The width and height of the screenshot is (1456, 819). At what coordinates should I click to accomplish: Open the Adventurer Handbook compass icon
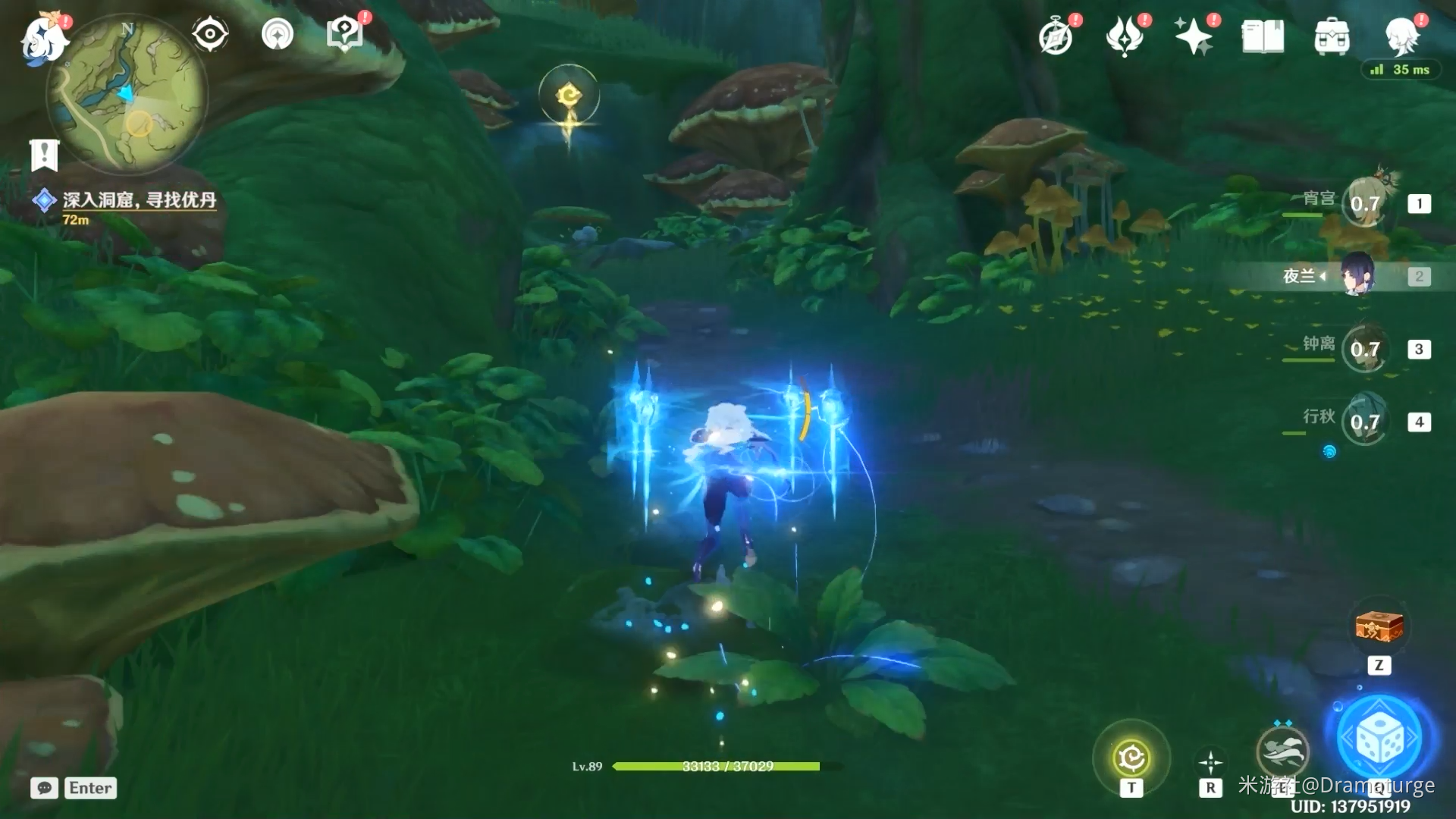pos(1056,36)
